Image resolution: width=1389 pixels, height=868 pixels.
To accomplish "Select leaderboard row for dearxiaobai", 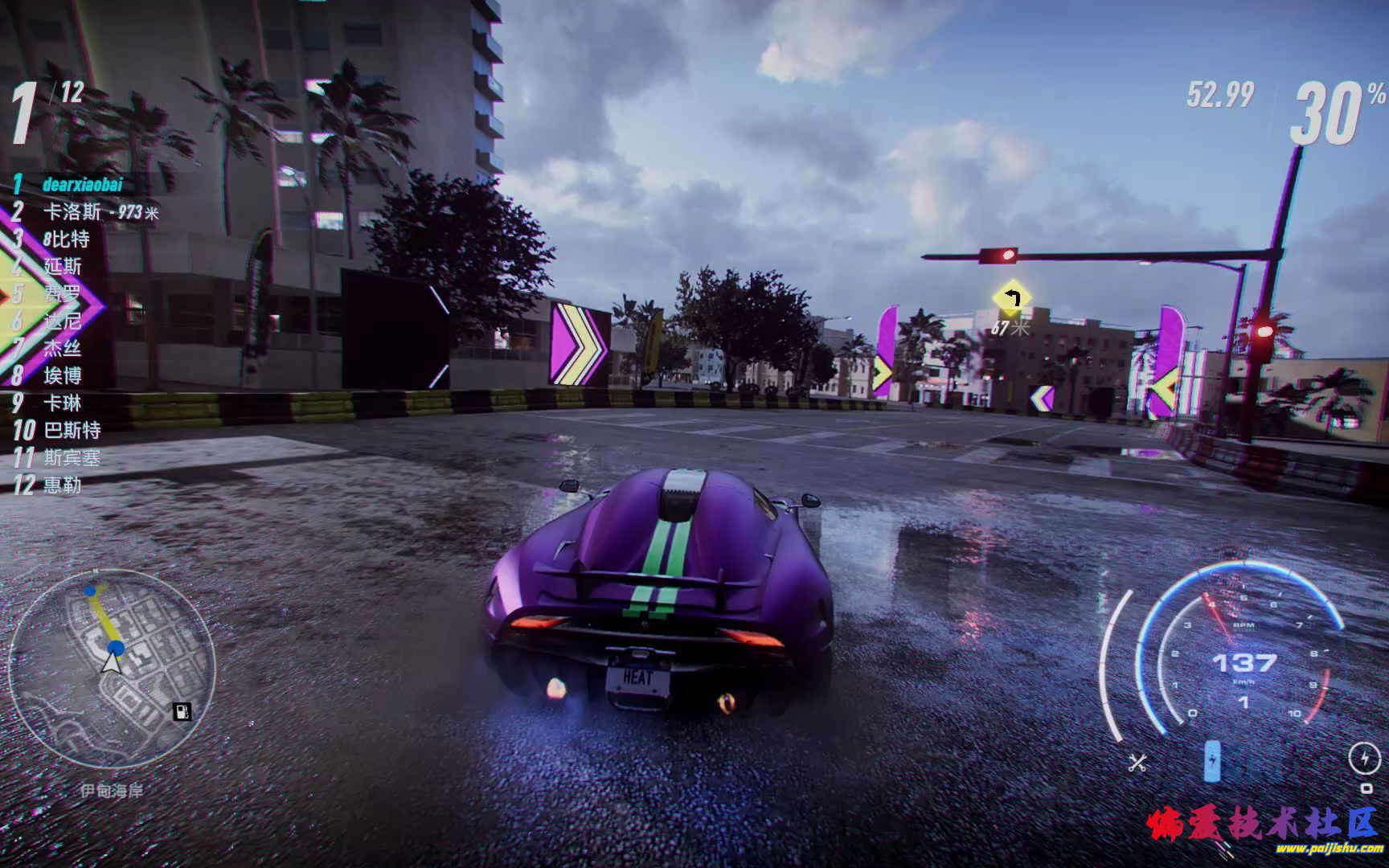I will (x=82, y=185).
